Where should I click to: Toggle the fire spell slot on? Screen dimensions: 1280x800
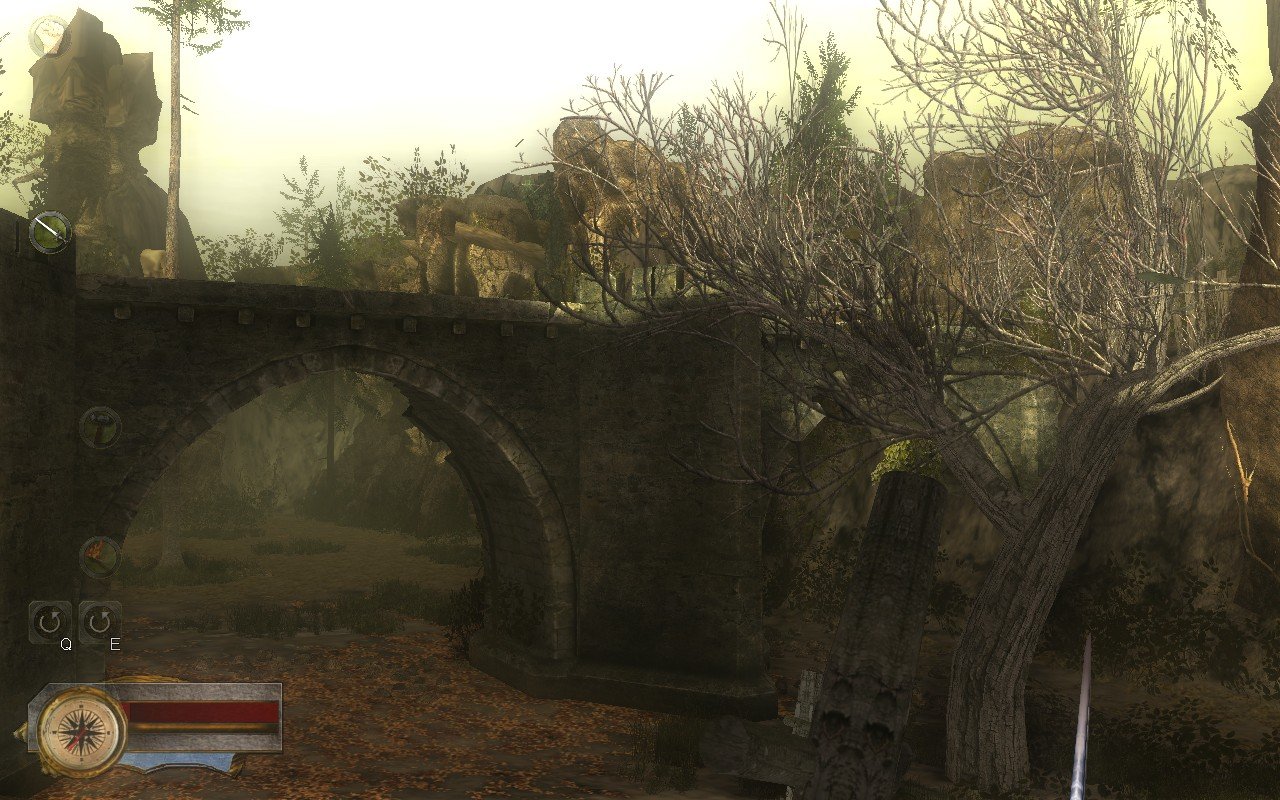(x=98, y=555)
